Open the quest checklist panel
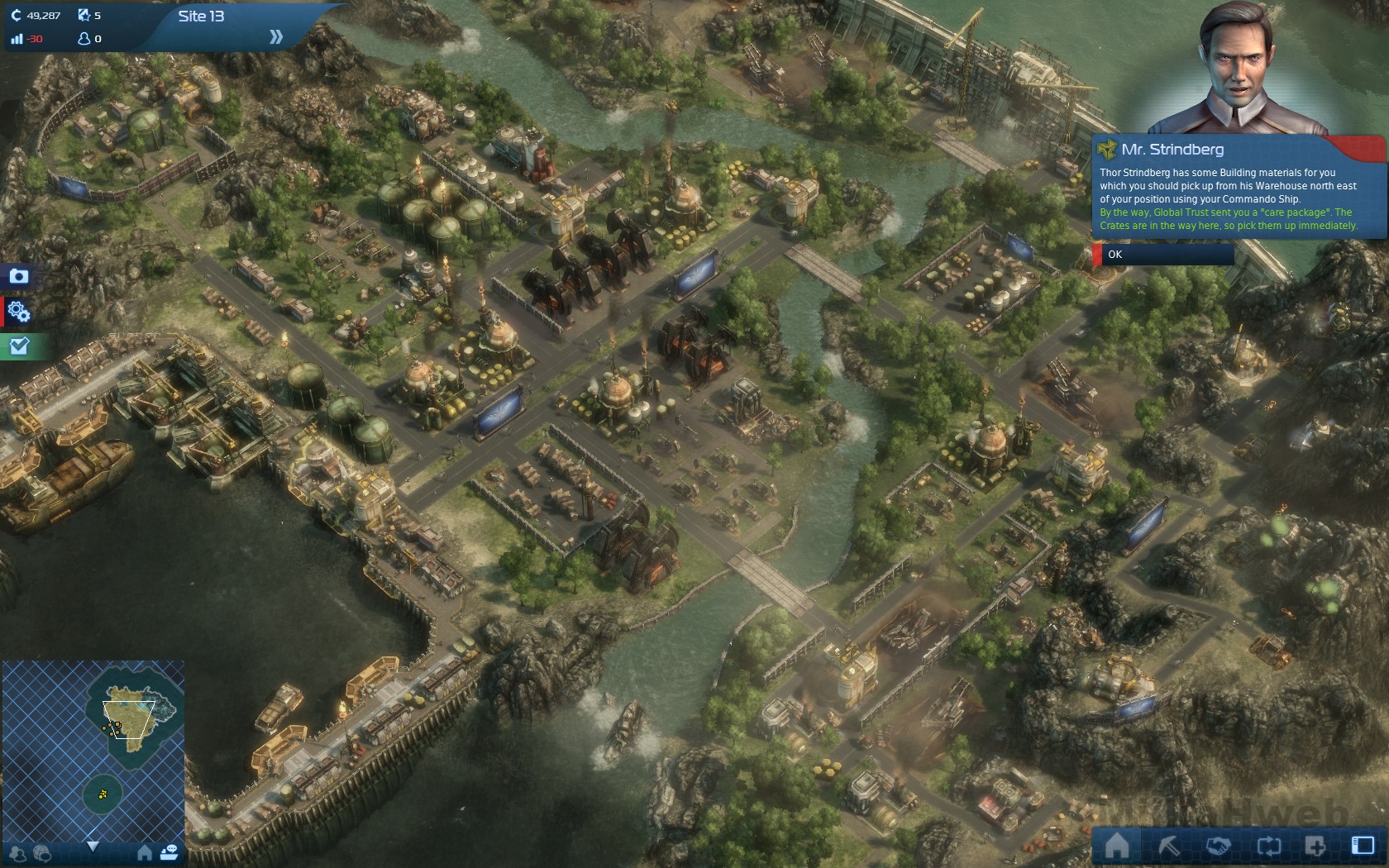 click(18, 346)
